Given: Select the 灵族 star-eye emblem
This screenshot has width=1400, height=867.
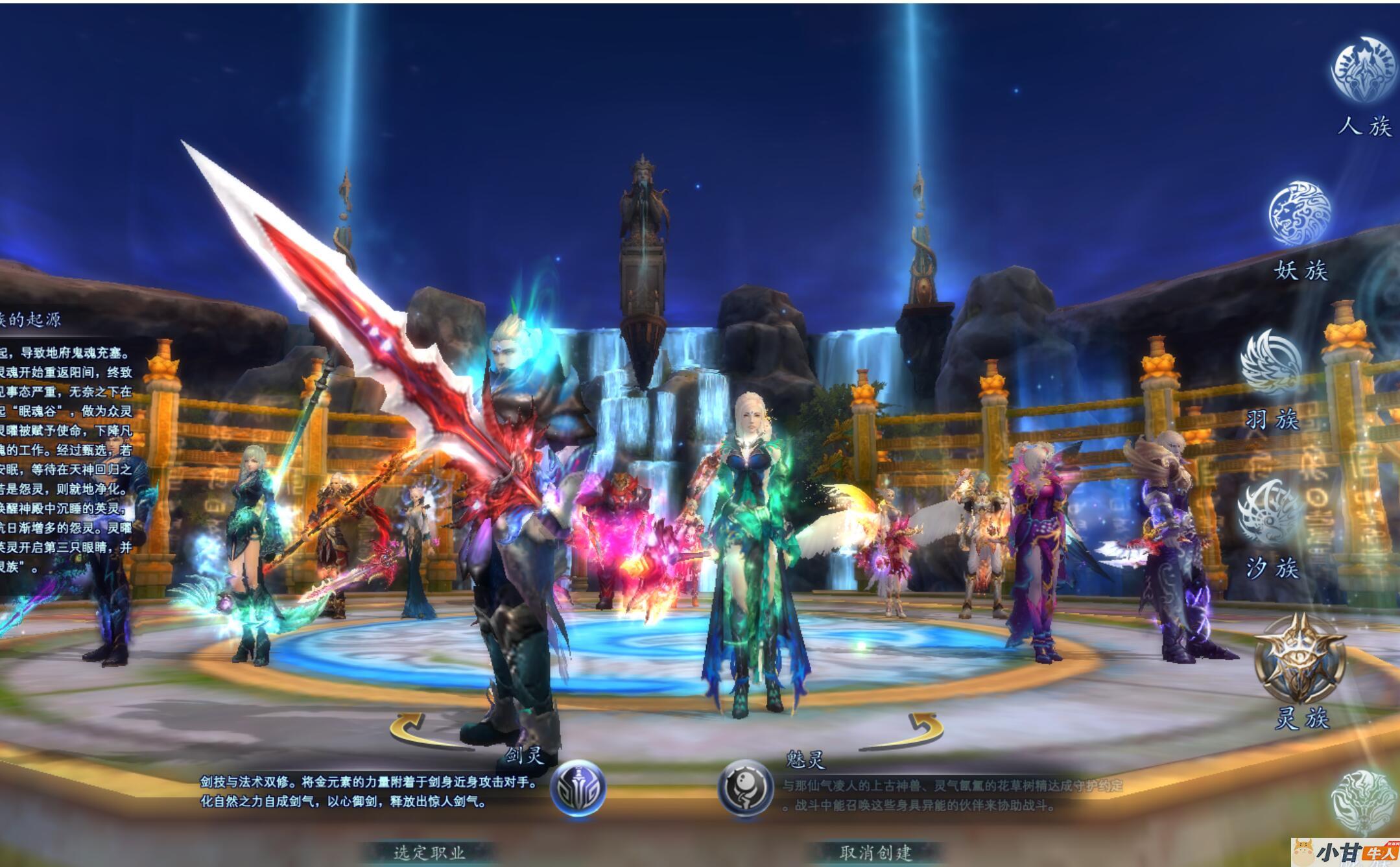Looking at the screenshot, I should tap(1299, 657).
